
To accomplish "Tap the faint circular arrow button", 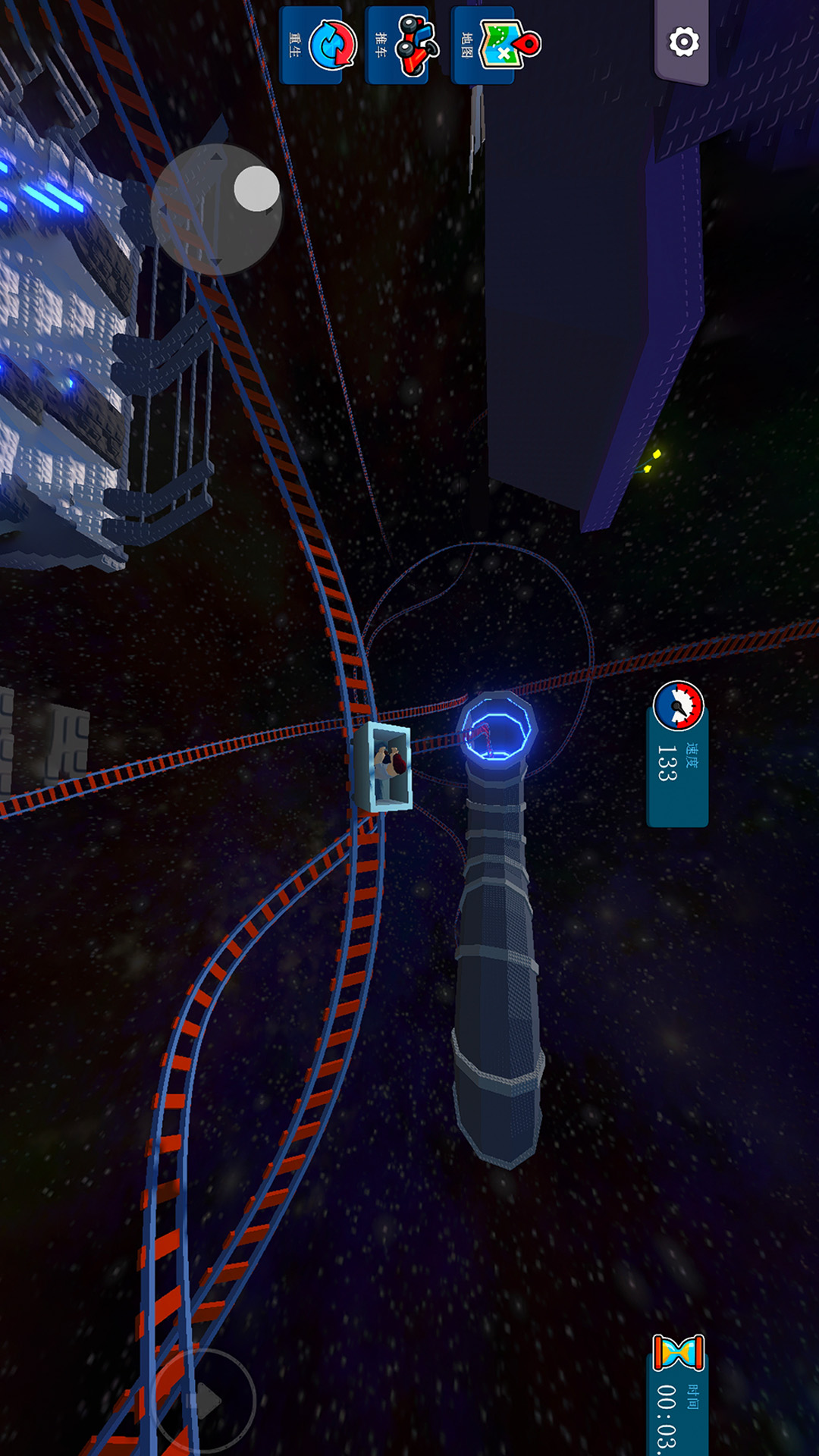I will (203, 1400).
